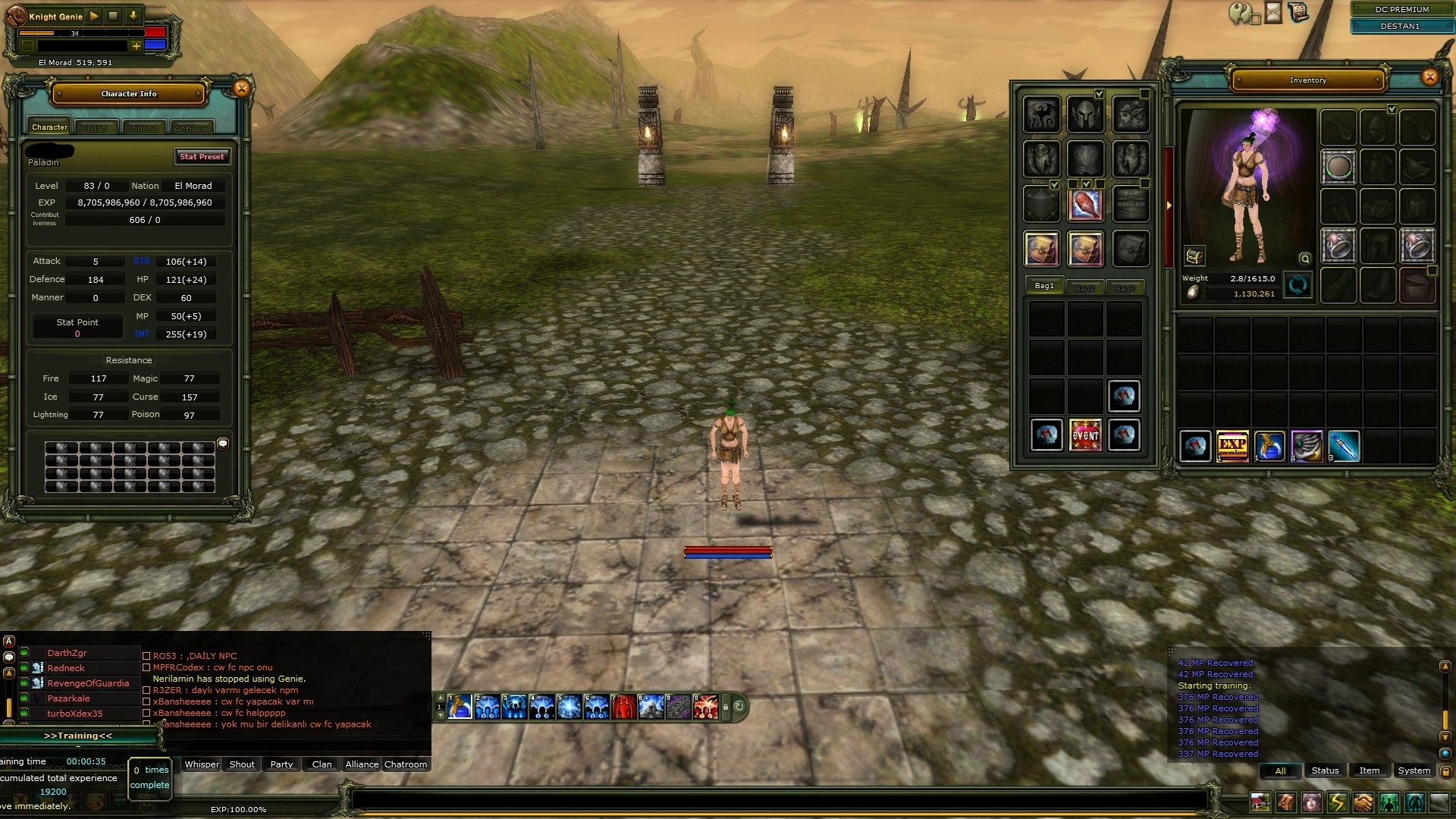The image size is (1456, 819).
Task: Close the Character Info window
Action: click(241, 89)
